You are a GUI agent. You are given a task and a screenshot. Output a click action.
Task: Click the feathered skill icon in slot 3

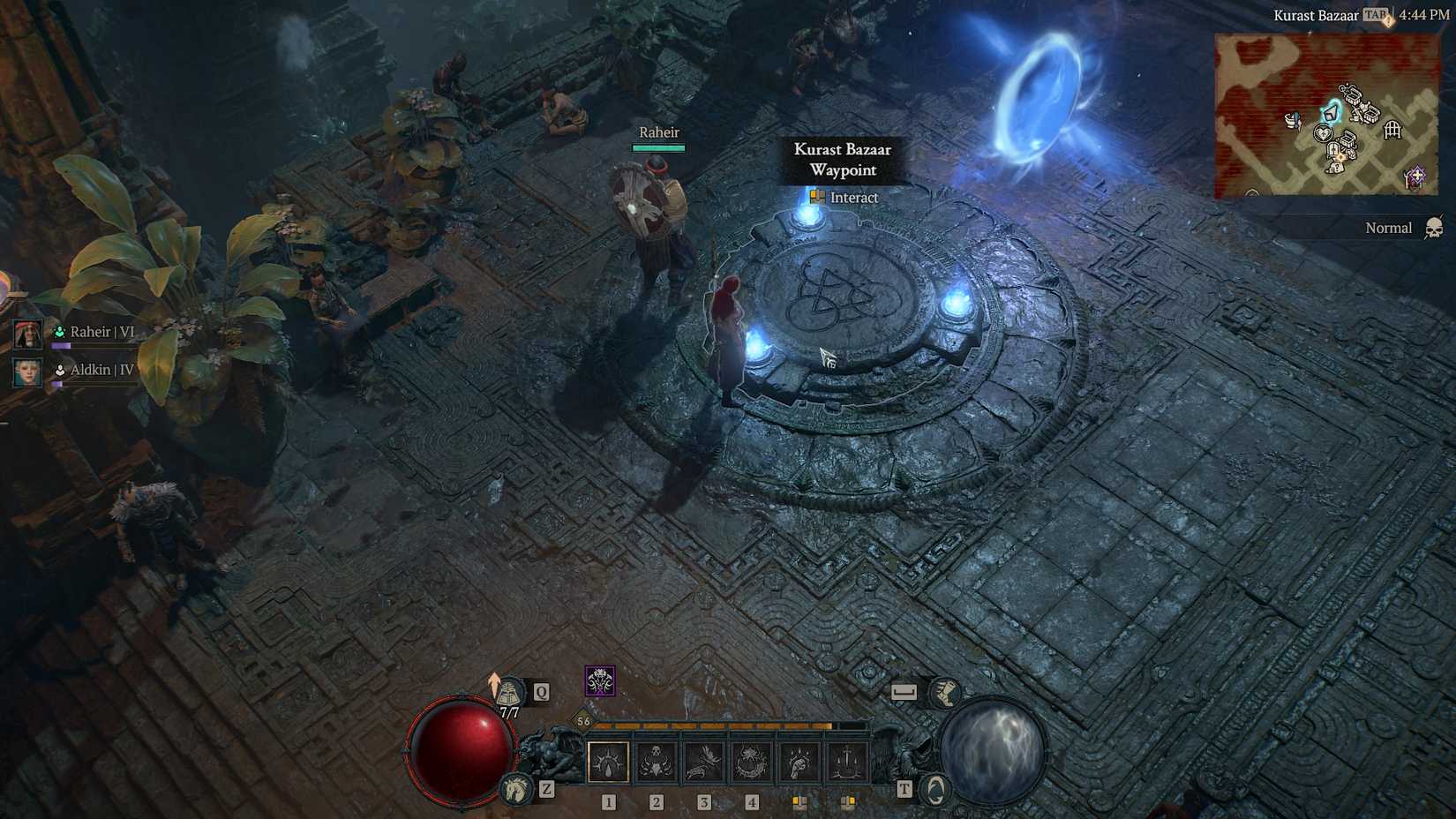click(x=703, y=762)
